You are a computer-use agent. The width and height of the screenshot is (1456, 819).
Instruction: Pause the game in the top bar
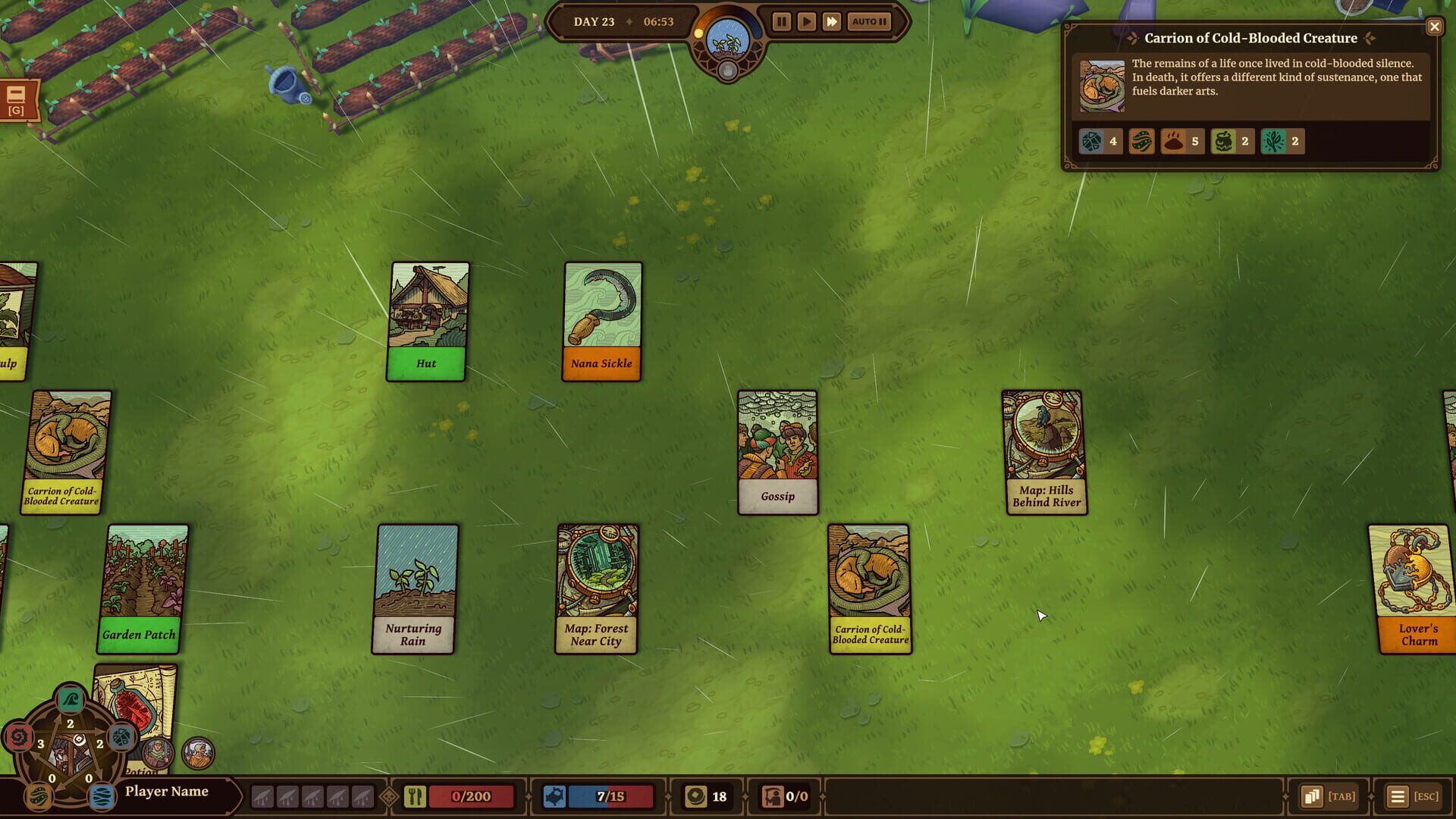pyautogui.click(x=781, y=21)
